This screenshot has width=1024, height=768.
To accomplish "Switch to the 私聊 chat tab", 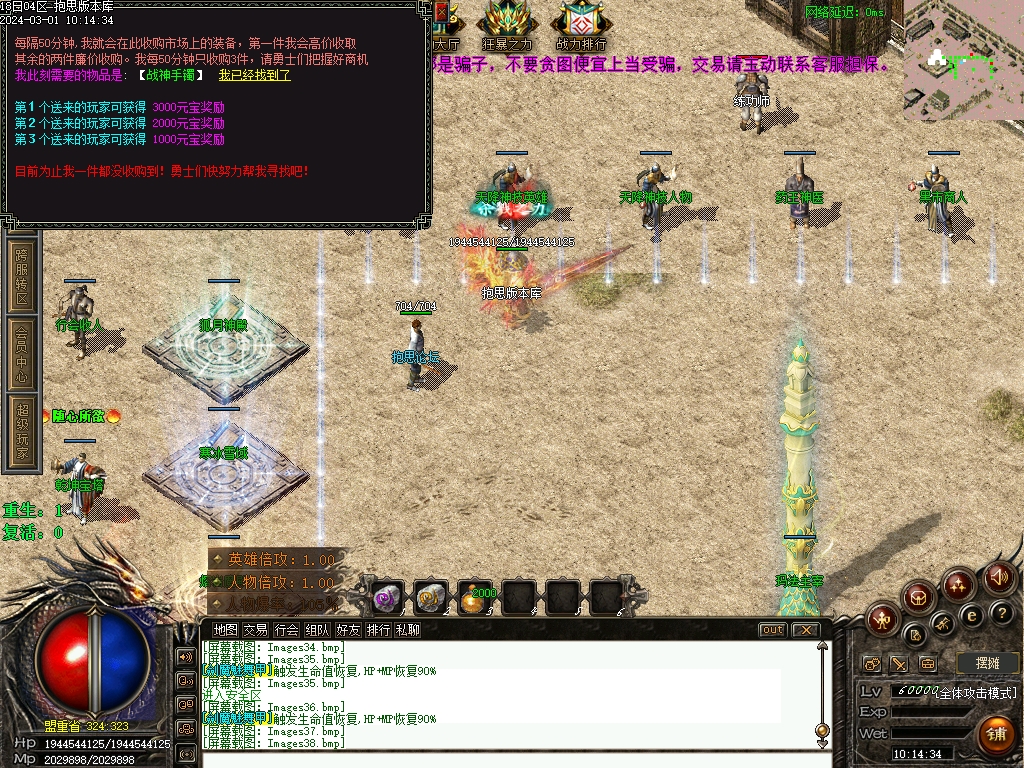I will tap(408, 630).
